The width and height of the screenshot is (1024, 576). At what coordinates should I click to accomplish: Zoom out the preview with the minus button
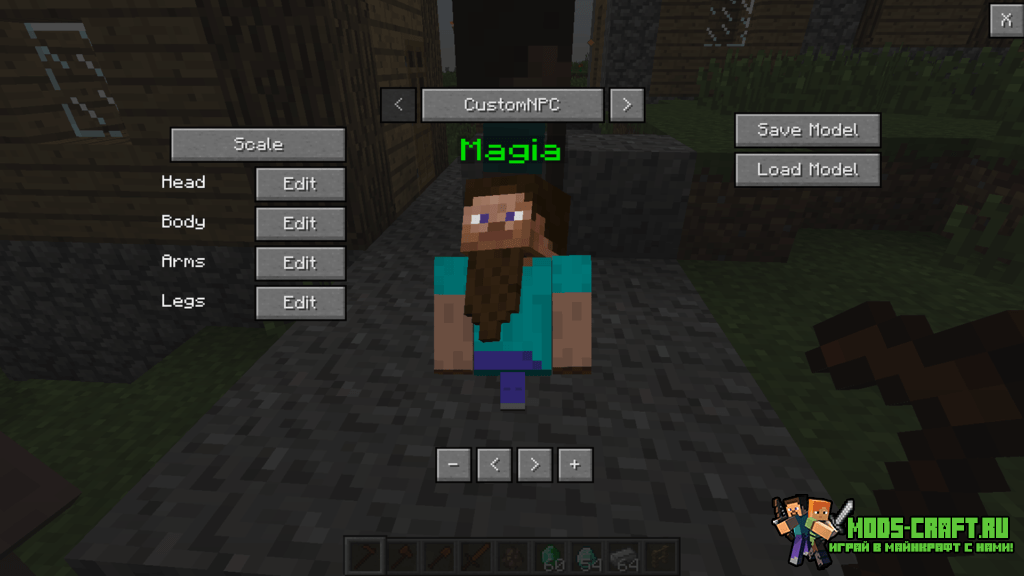coord(453,465)
